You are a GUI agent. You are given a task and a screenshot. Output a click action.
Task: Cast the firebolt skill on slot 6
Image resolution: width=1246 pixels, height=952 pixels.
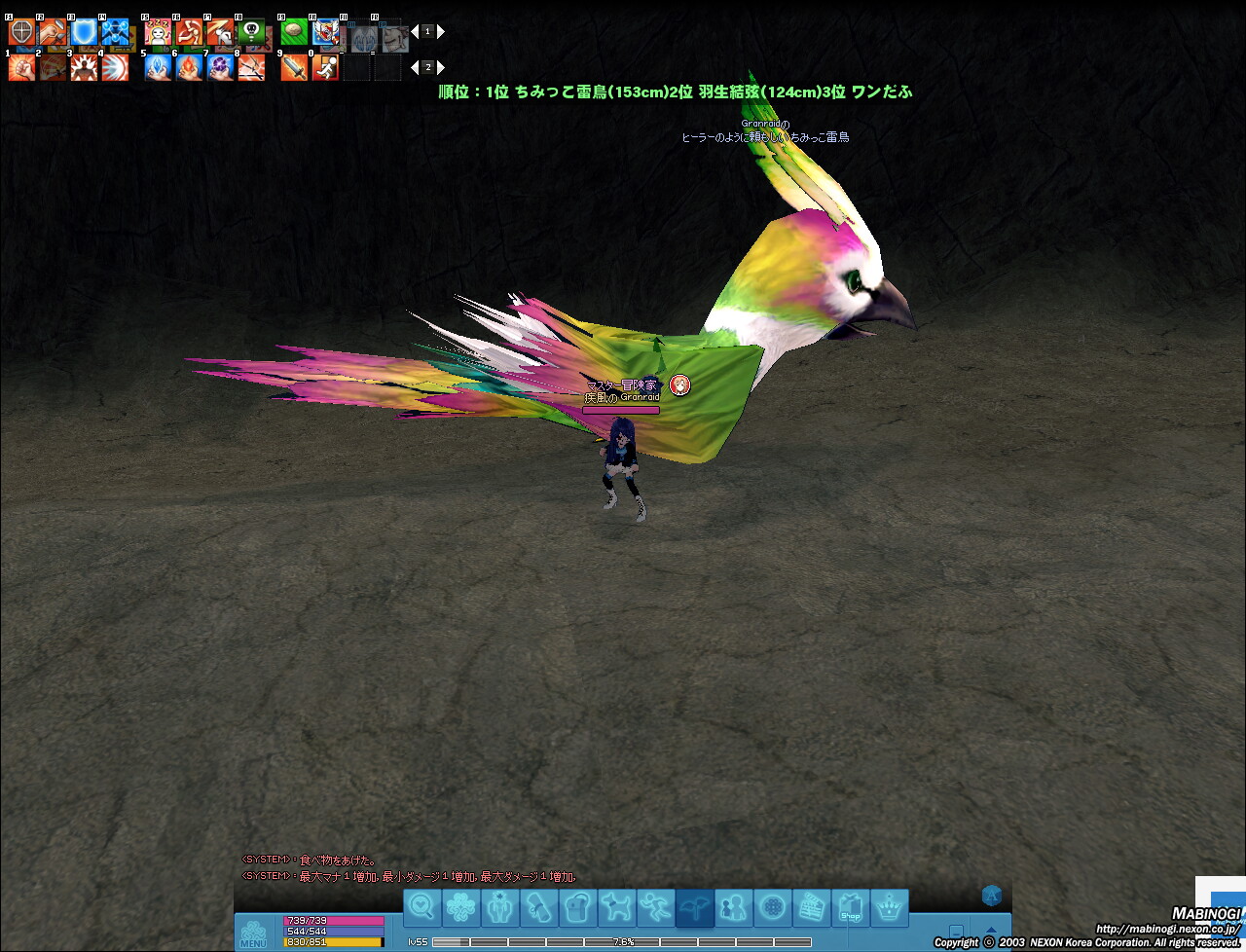pos(189,67)
